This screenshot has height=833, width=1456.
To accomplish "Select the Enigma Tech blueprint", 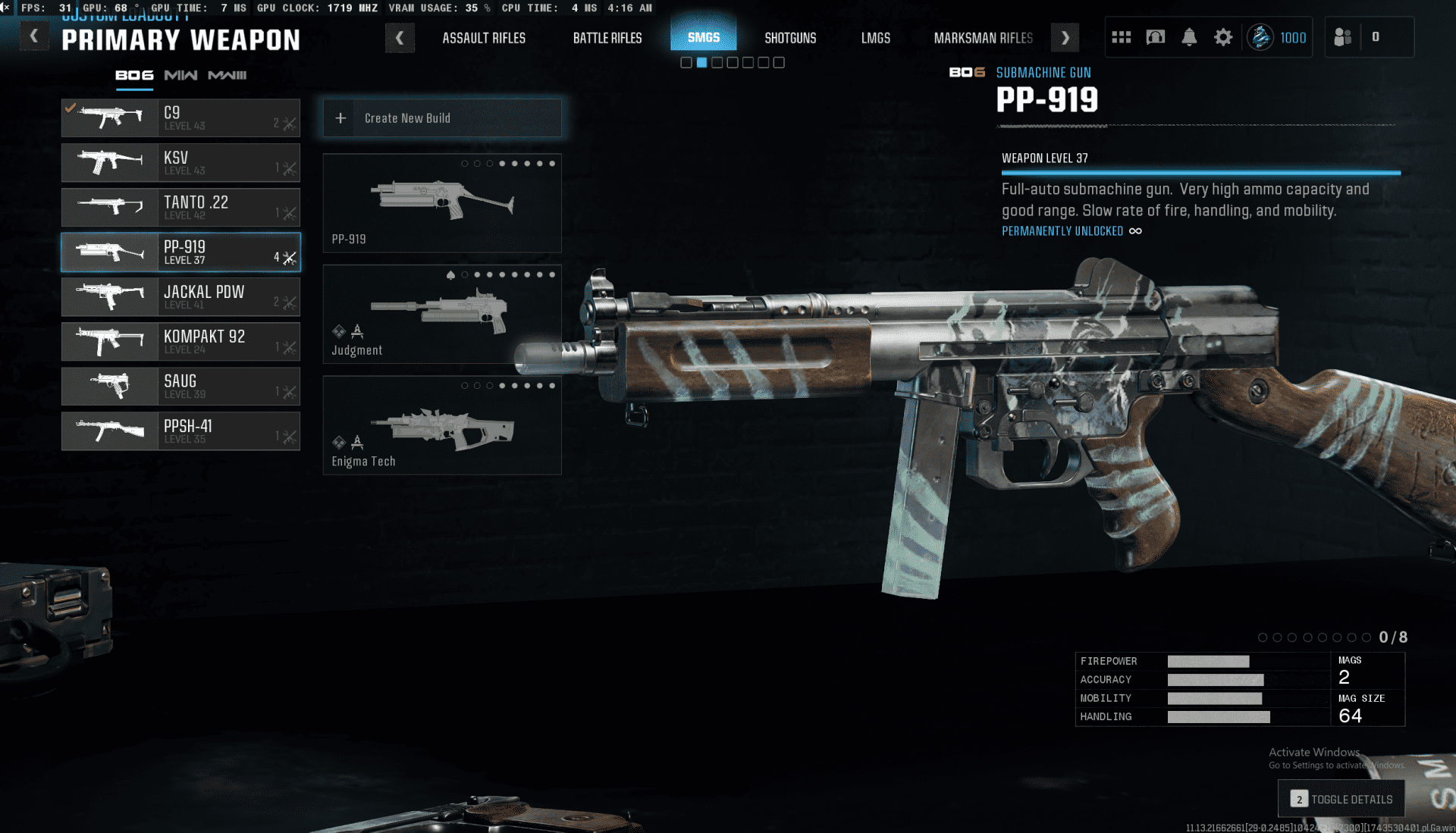I will point(442,426).
